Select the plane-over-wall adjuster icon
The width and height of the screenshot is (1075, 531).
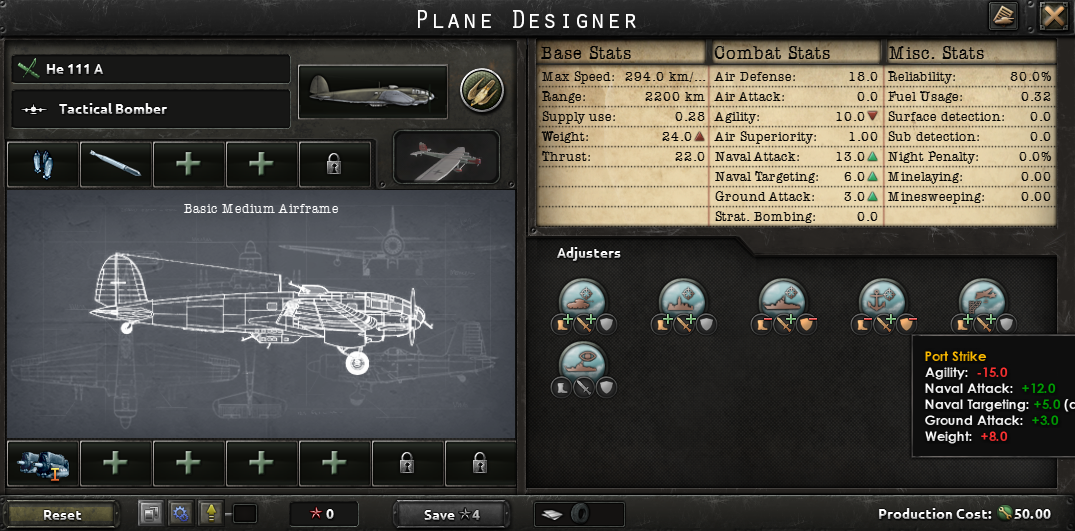coord(984,297)
